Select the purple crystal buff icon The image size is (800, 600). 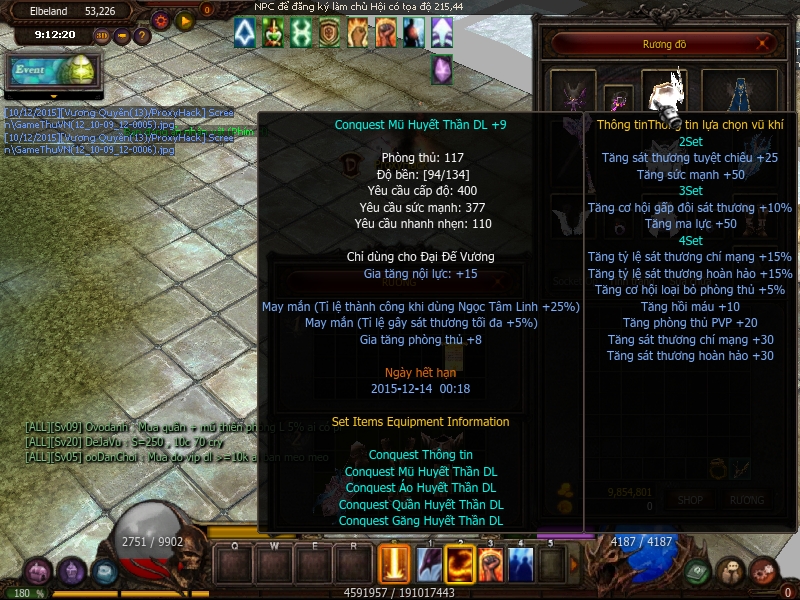coord(441,70)
